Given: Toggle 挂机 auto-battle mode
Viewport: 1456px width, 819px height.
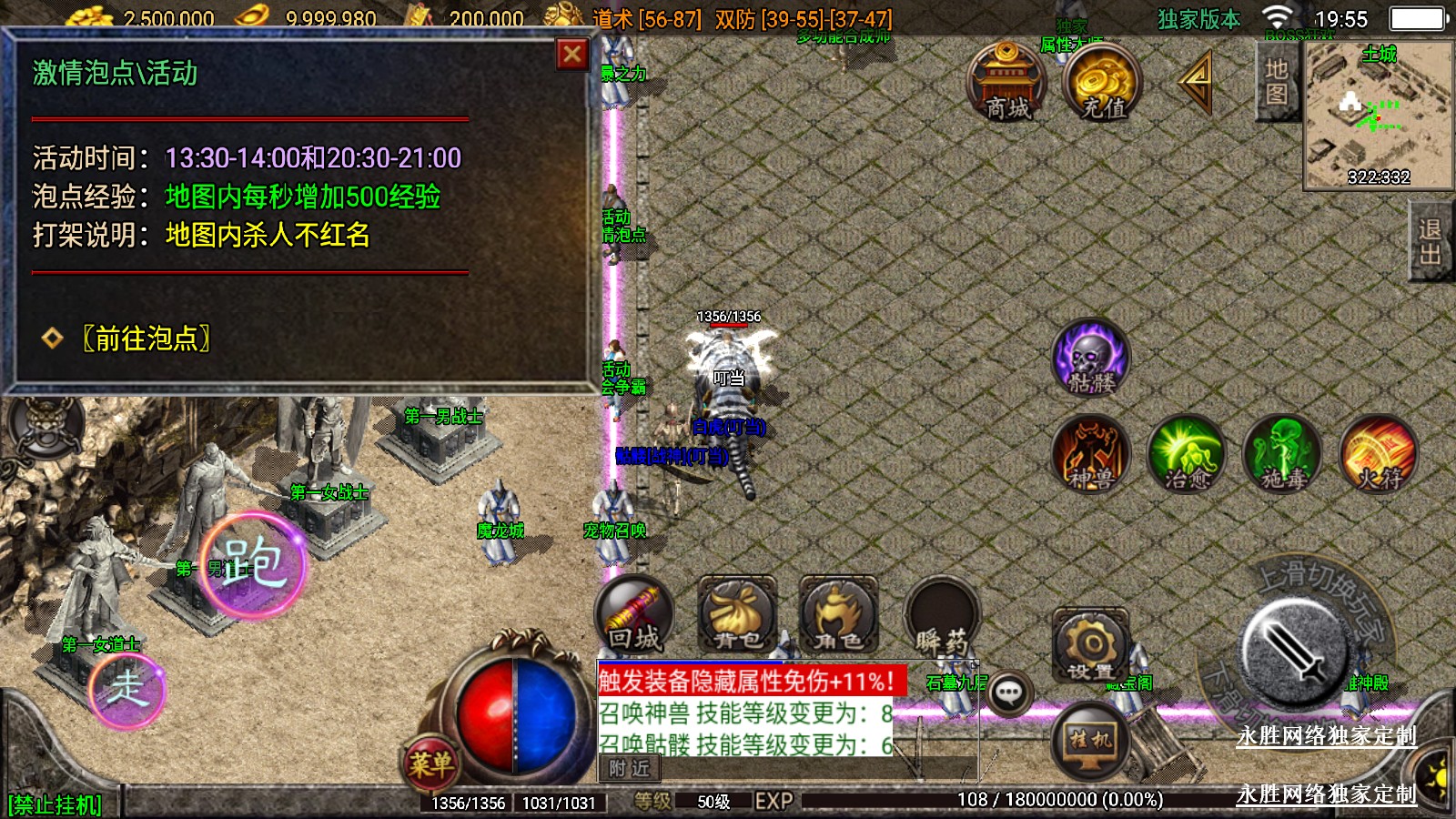Looking at the screenshot, I should (1090, 739).
